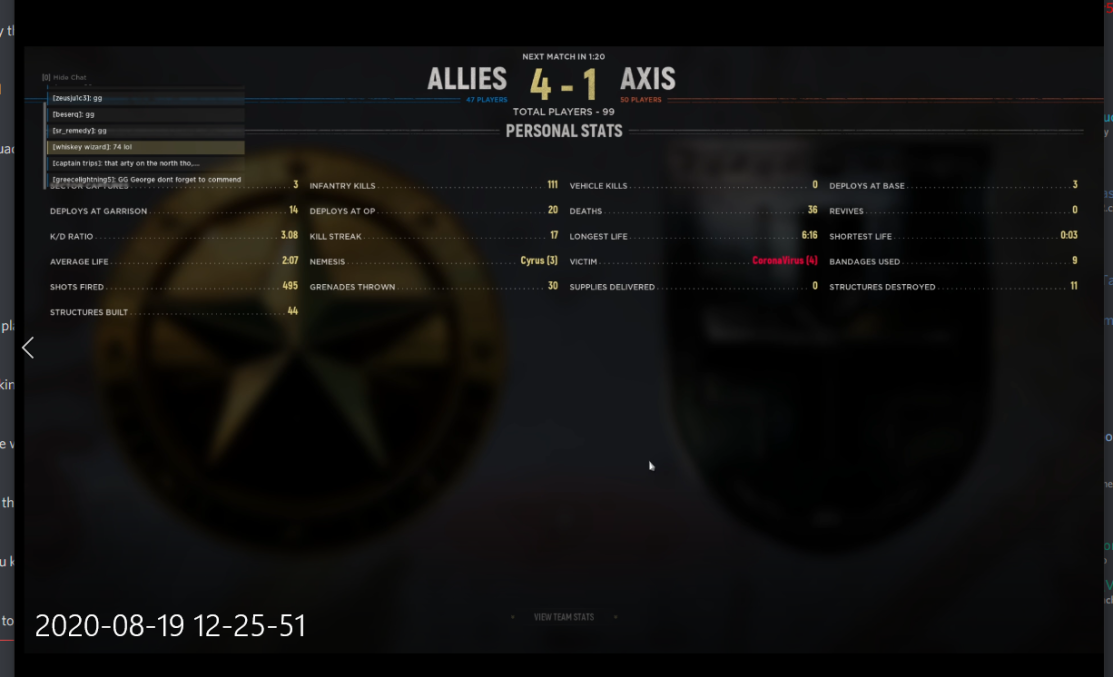The height and width of the screenshot is (677, 1113).
Task: Open the View Team Stats page
Action: (x=564, y=617)
